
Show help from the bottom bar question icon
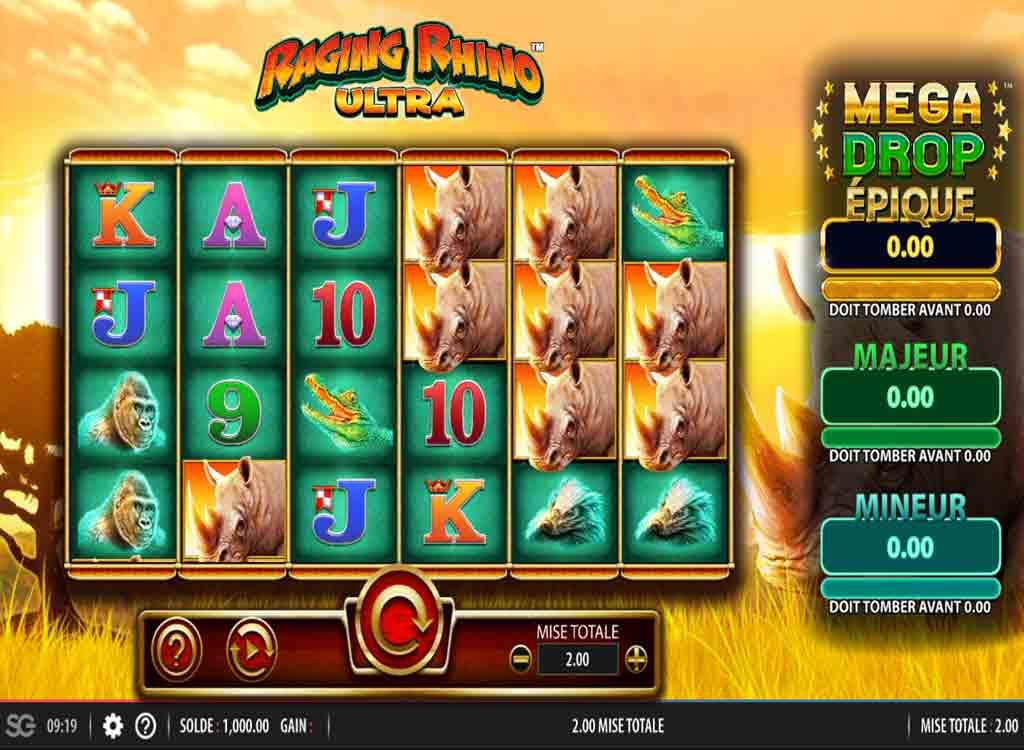point(146,725)
